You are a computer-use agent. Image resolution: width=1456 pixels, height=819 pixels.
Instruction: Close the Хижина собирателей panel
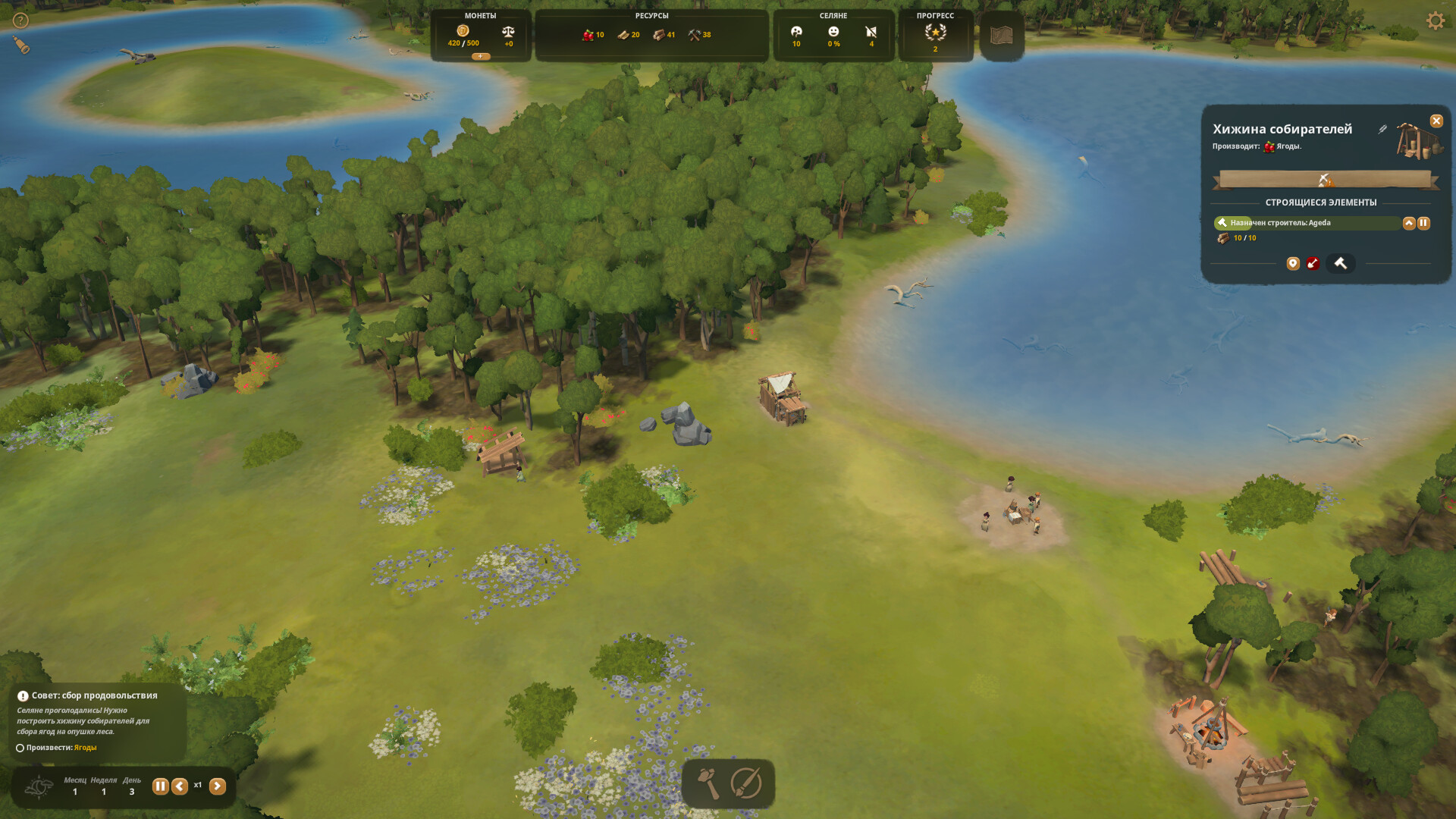click(x=1436, y=121)
